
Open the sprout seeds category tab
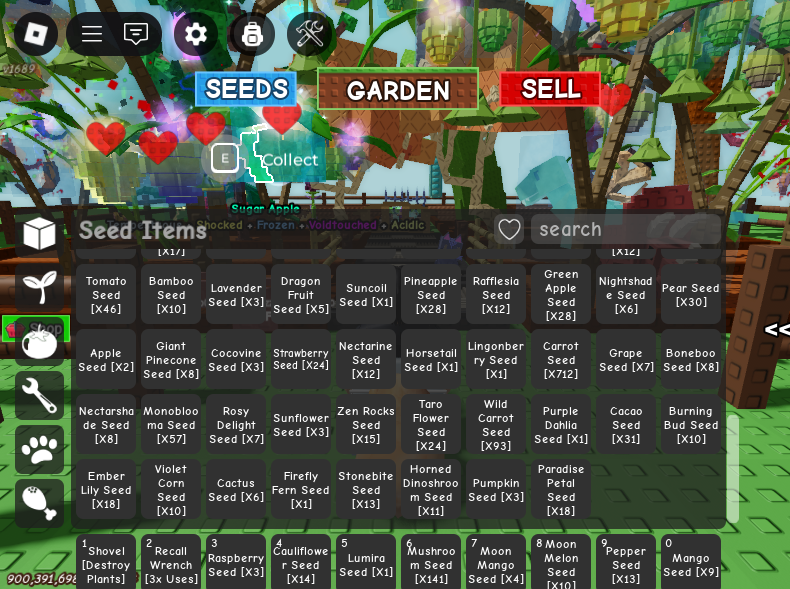coord(40,287)
